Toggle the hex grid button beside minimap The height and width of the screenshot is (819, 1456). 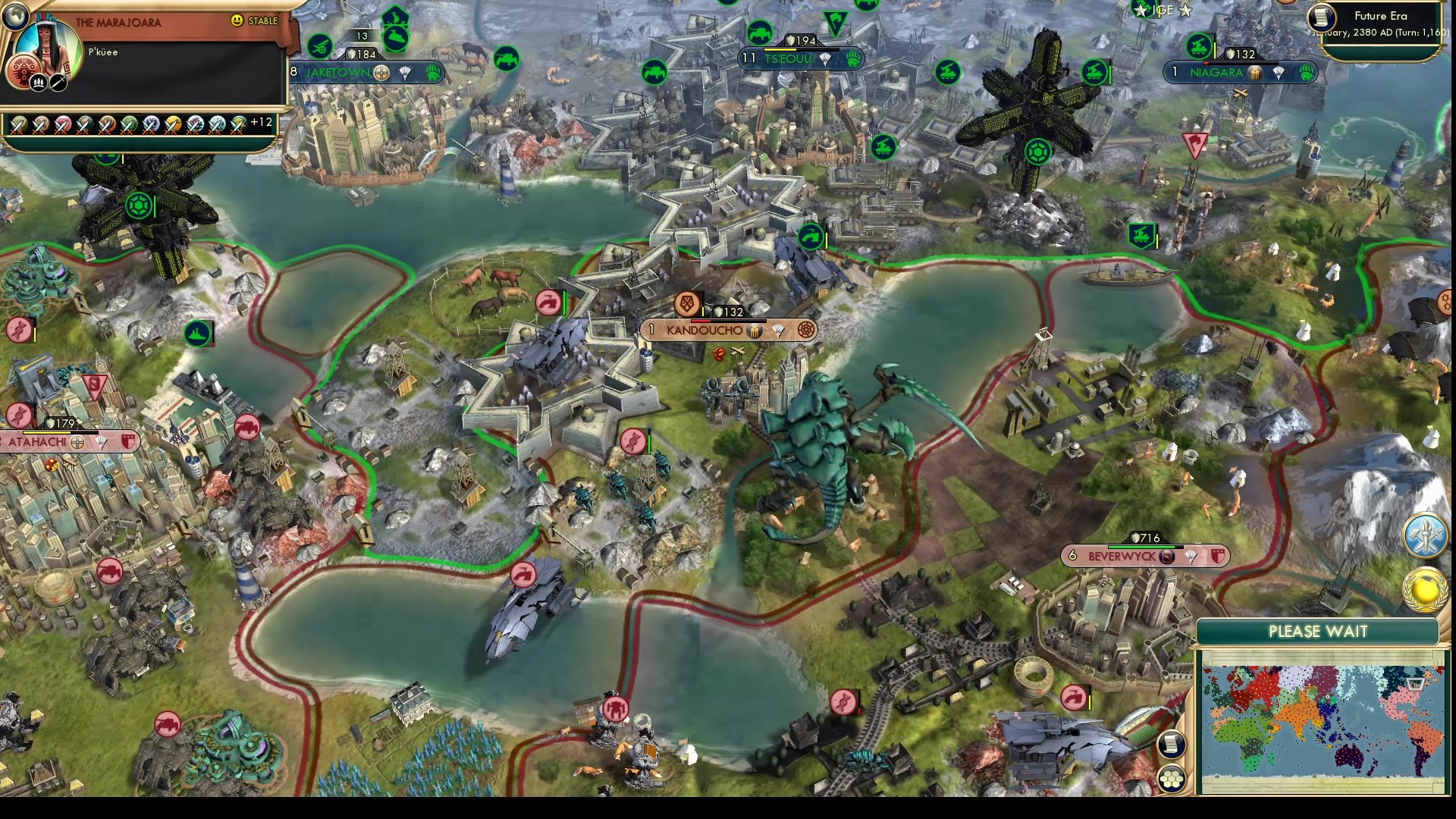1171,778
